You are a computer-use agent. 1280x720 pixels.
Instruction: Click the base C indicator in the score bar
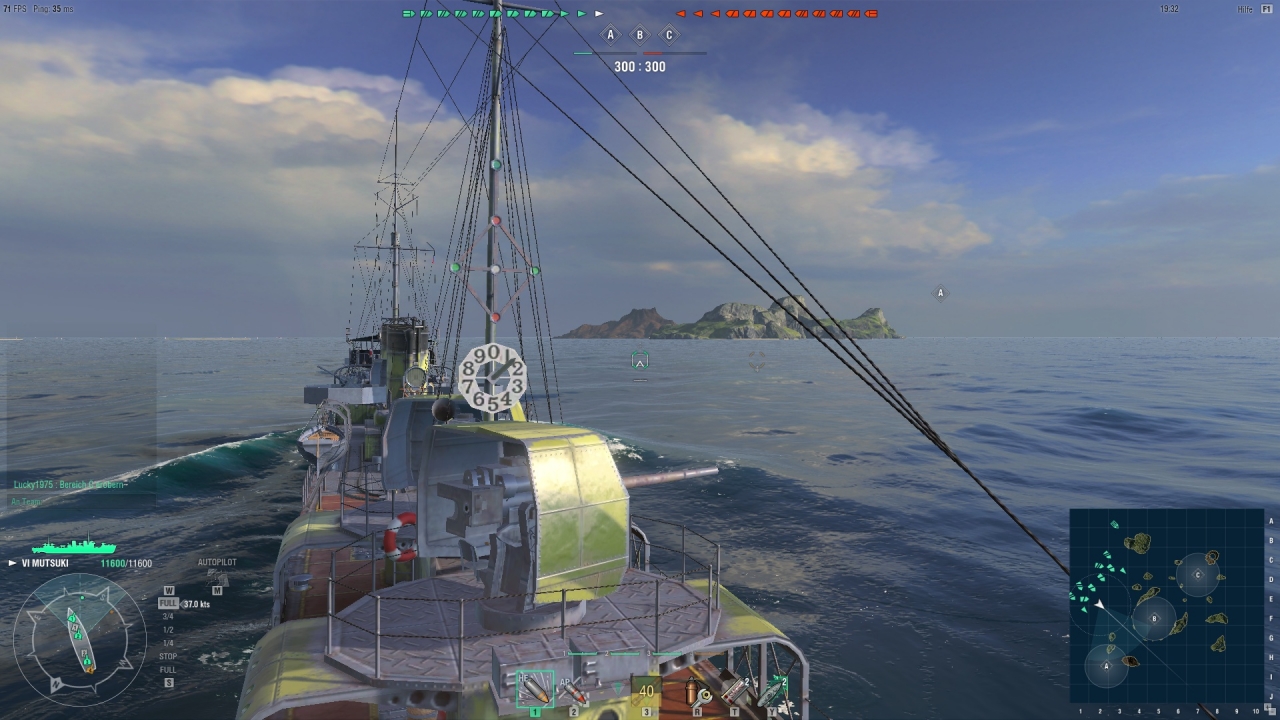(x=669, y=35)
